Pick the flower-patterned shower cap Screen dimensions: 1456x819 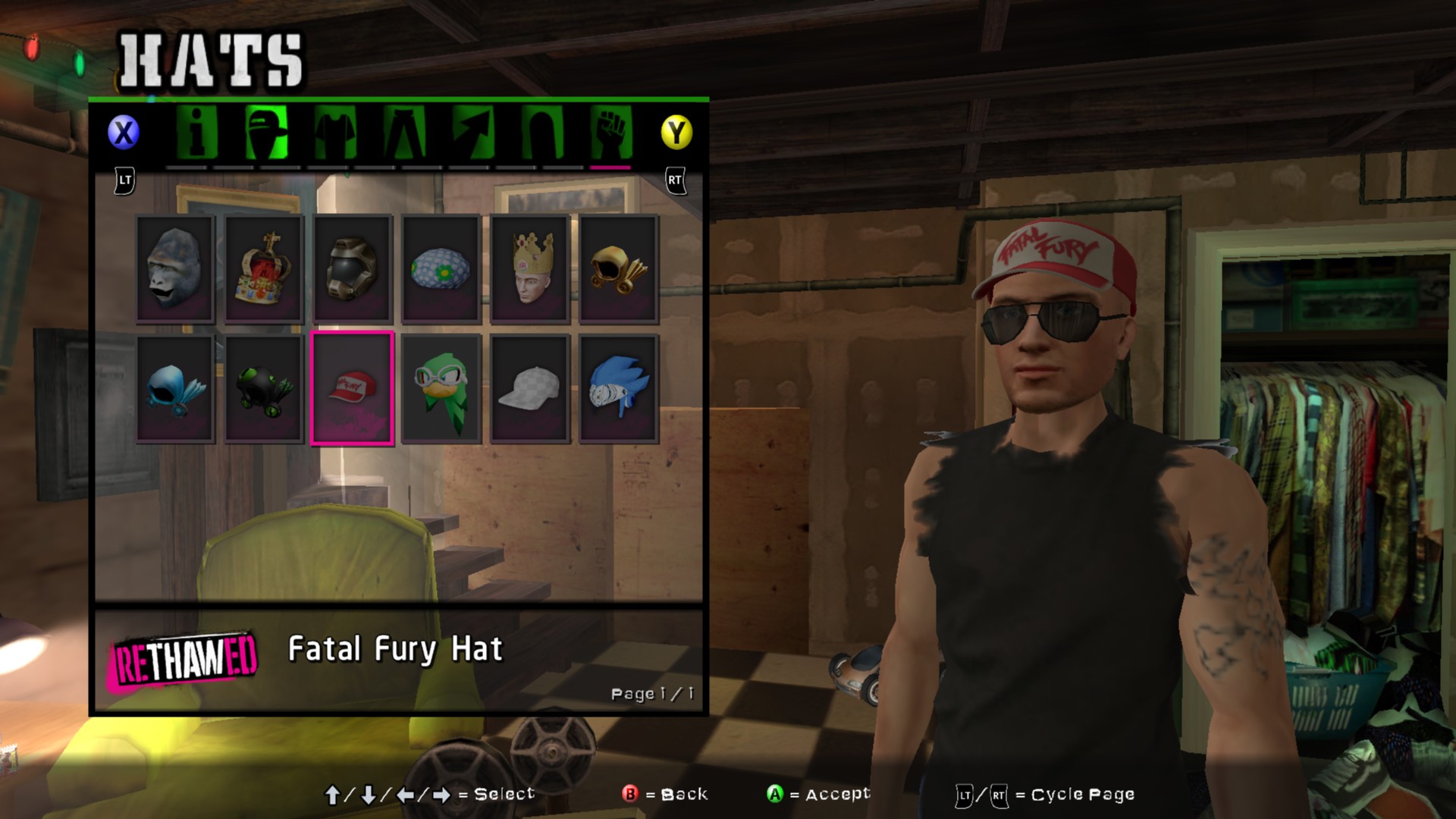point(441,269)
